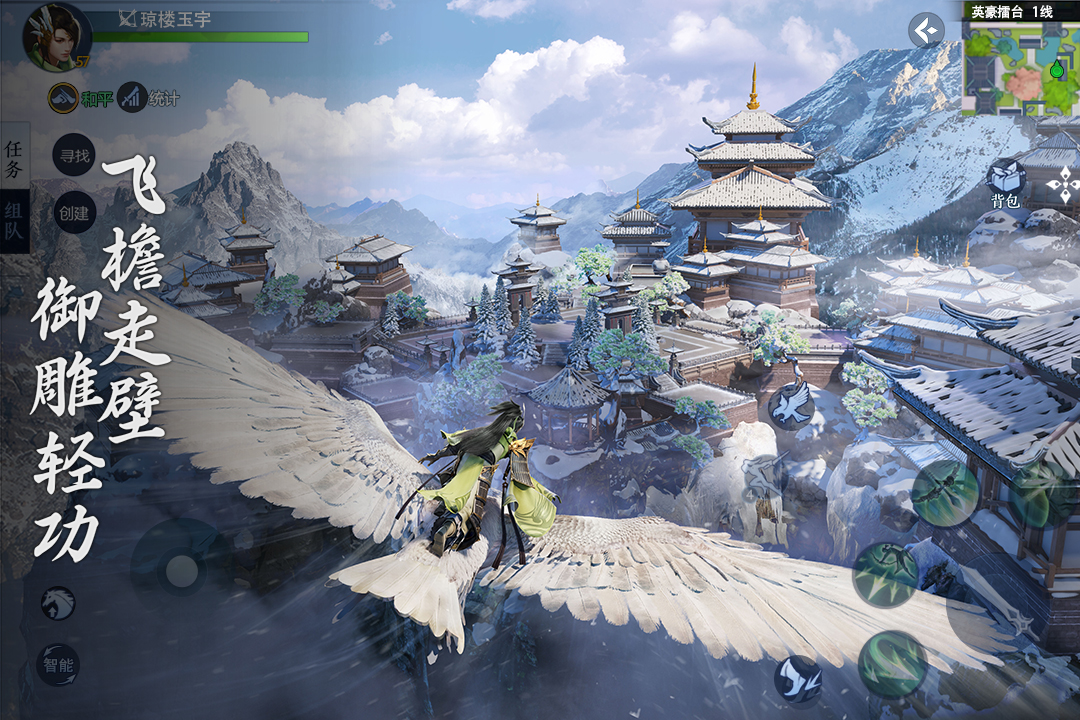The width and height of the screenshot is (1080, 720).
Task: Activate the green flying bird skill
Action: [944, 493]
